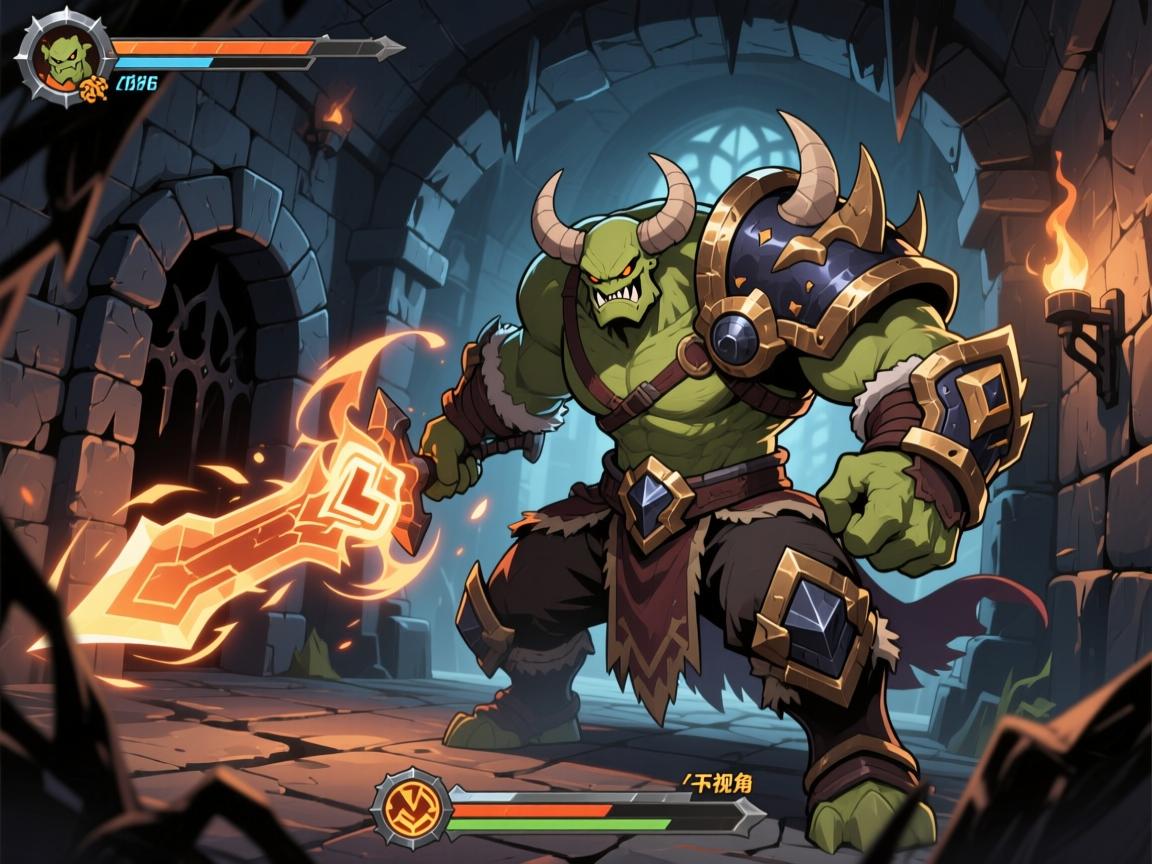Toggle the 下视角 view label

pos(717,785)
